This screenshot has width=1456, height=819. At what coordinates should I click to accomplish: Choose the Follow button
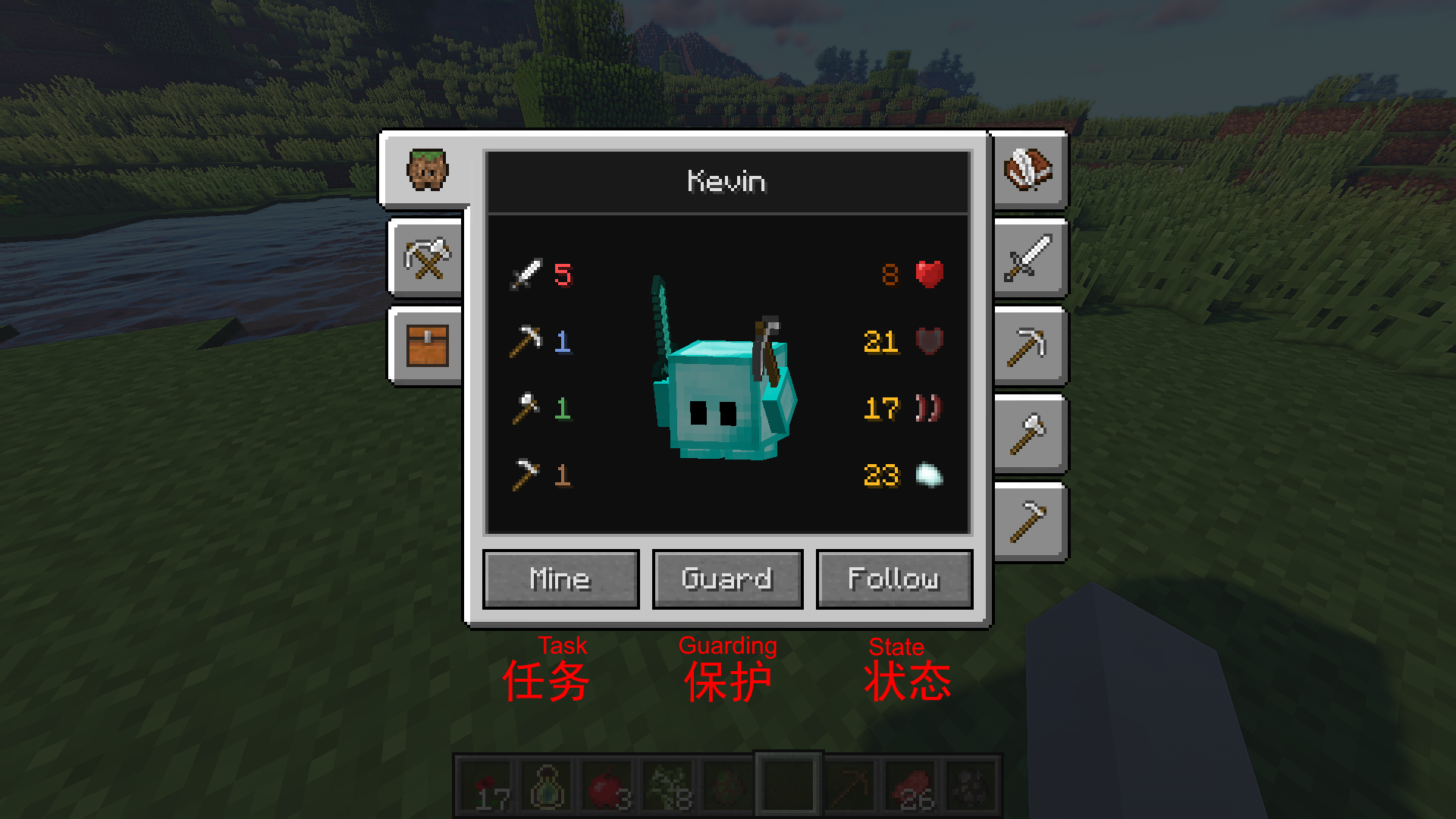point(894,579)
